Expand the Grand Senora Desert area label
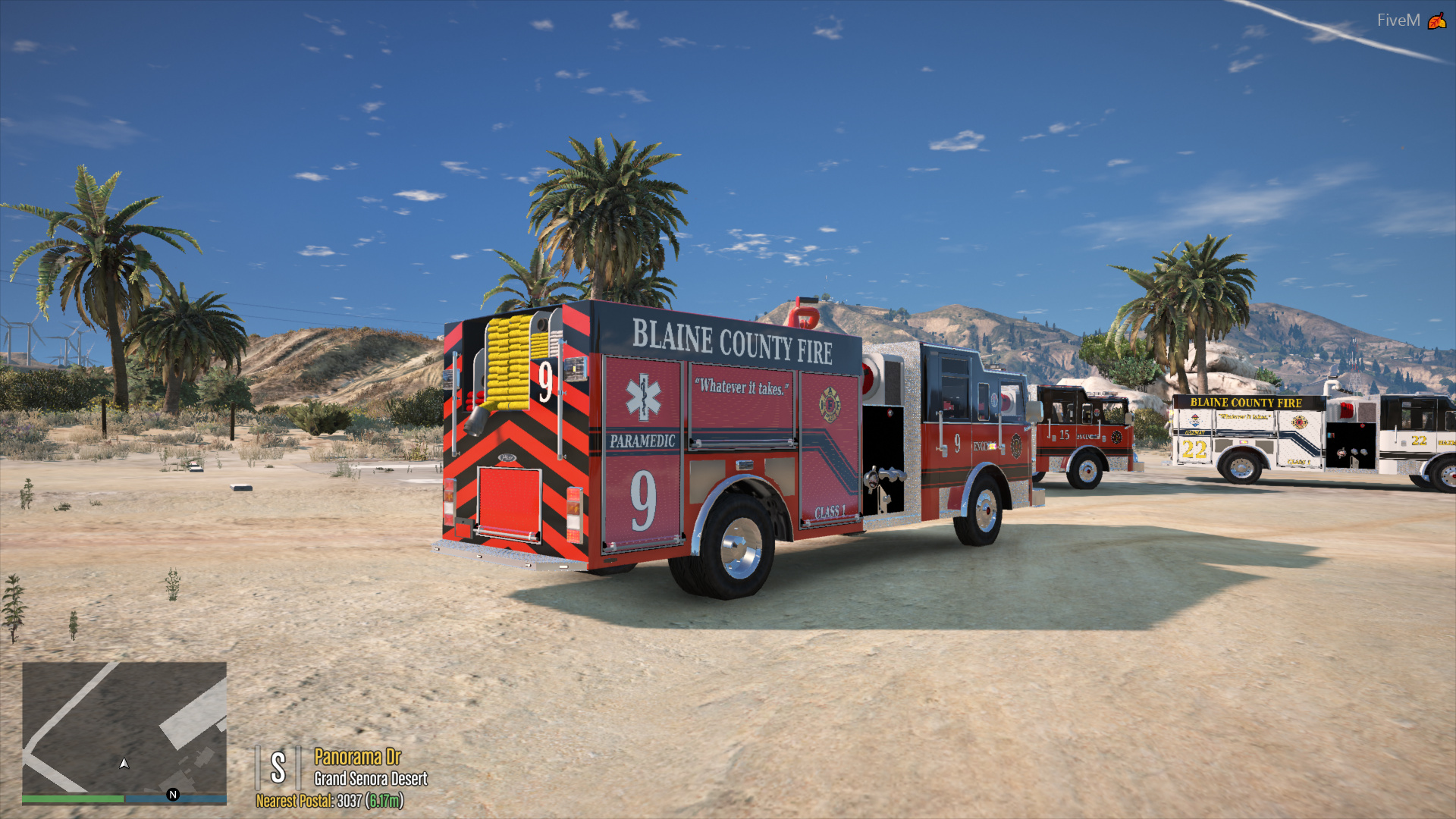The image size is (1456, 819). (370, 779)
